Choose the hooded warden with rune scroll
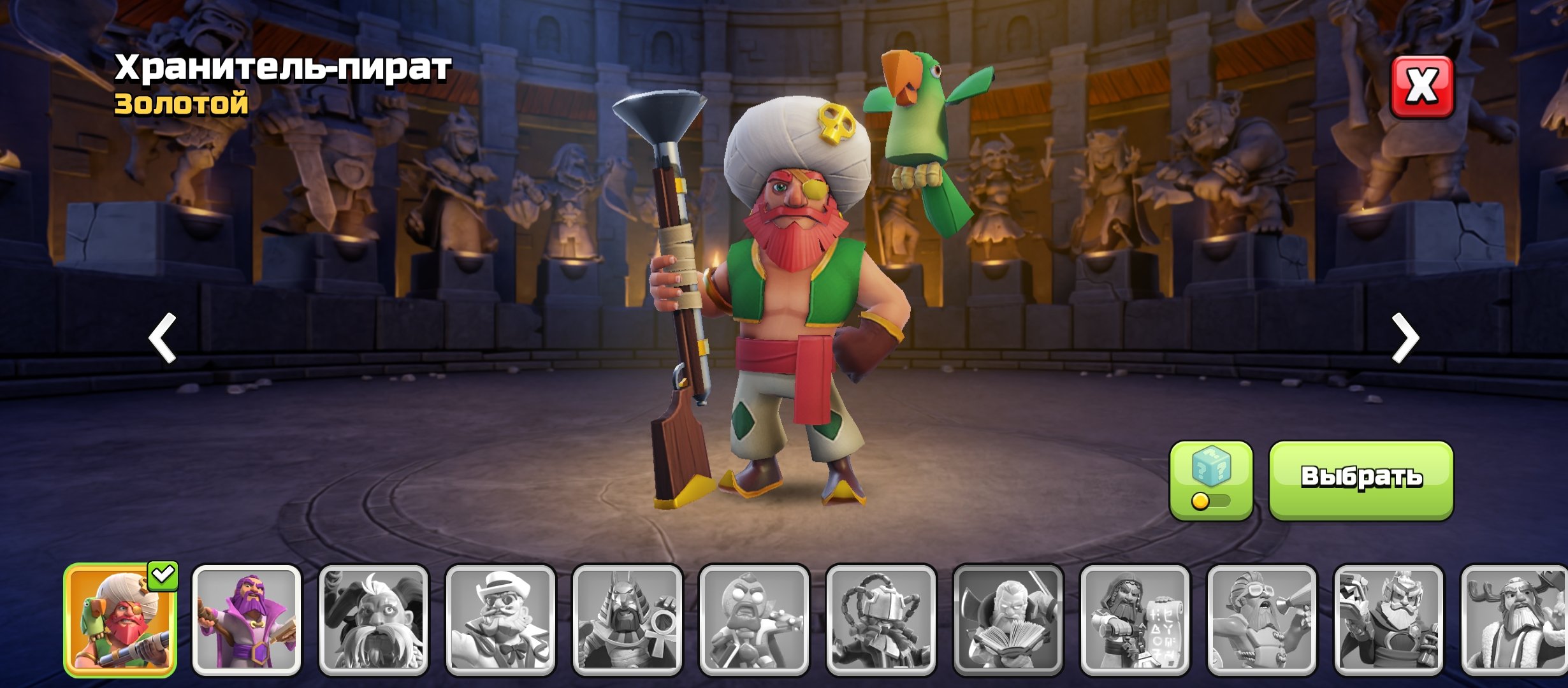1568x688 pixels. click(1135, 620)
